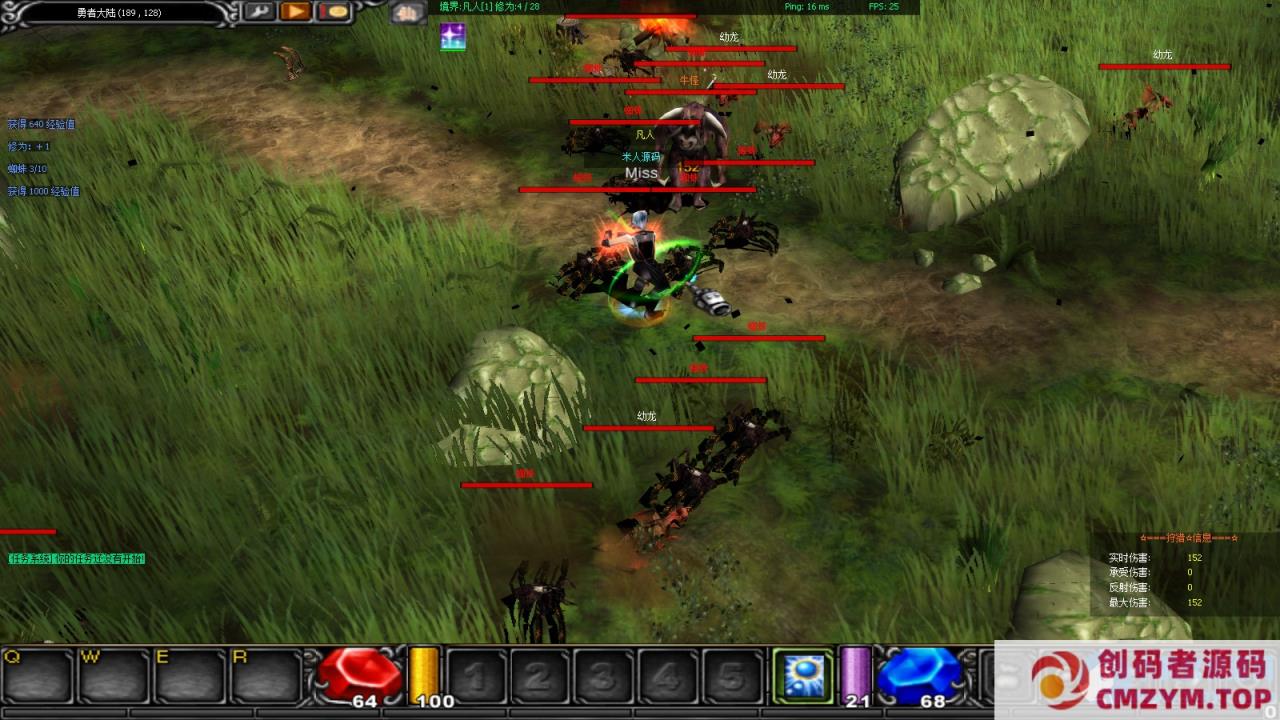Select the E skill slot
Screen dimensions: 1280x720
[189, 675]
